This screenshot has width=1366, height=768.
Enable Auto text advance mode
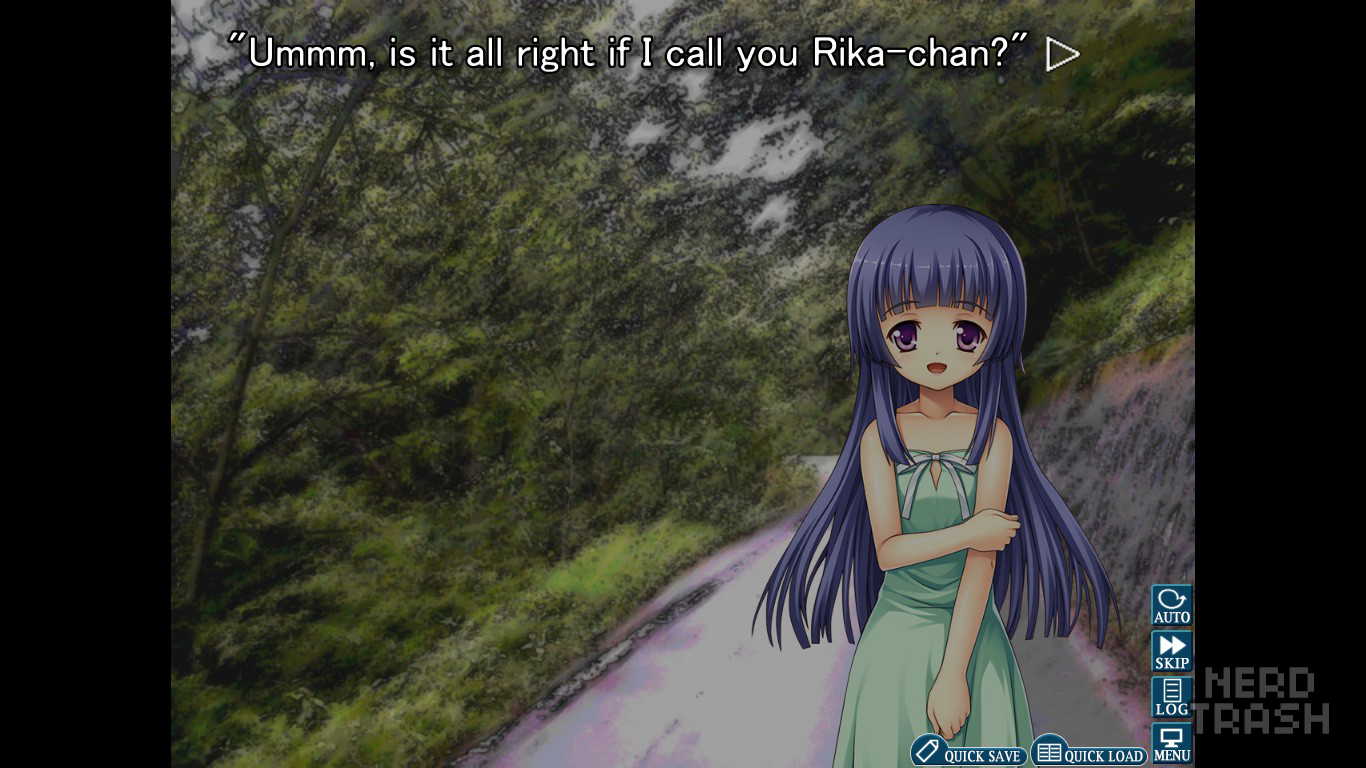(1171, 605)
